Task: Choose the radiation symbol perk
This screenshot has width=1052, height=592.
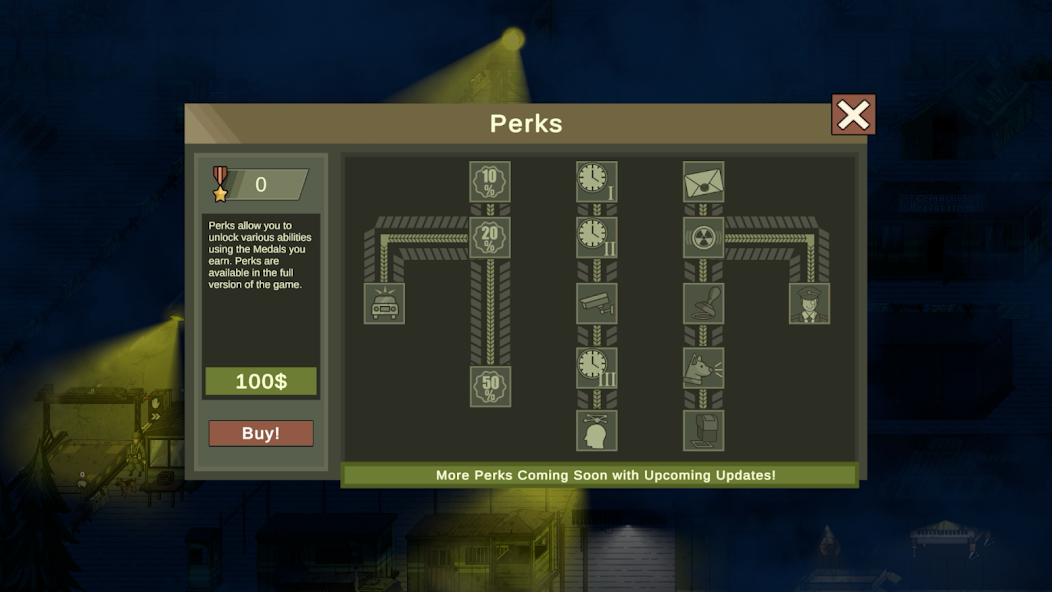Action: [703, 238]
